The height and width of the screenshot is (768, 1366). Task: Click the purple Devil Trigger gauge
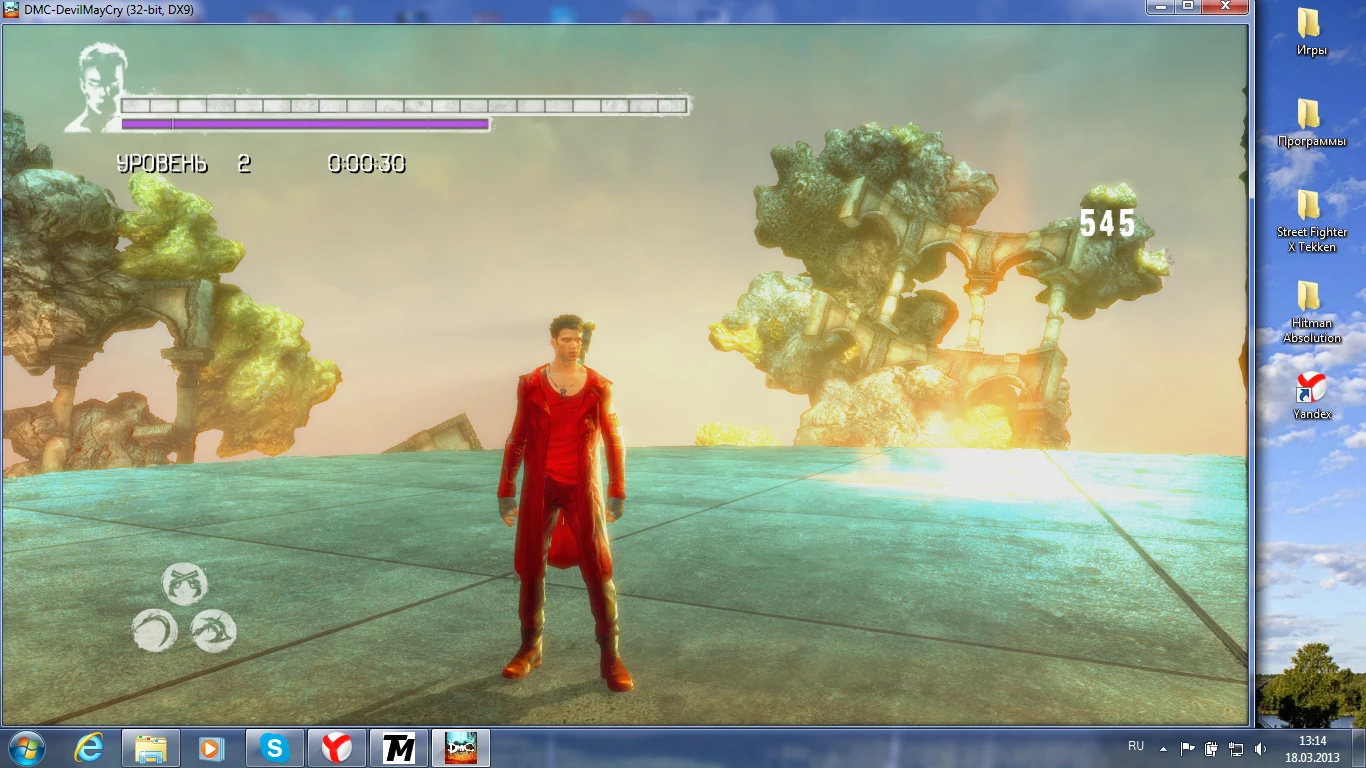[300, 123]
